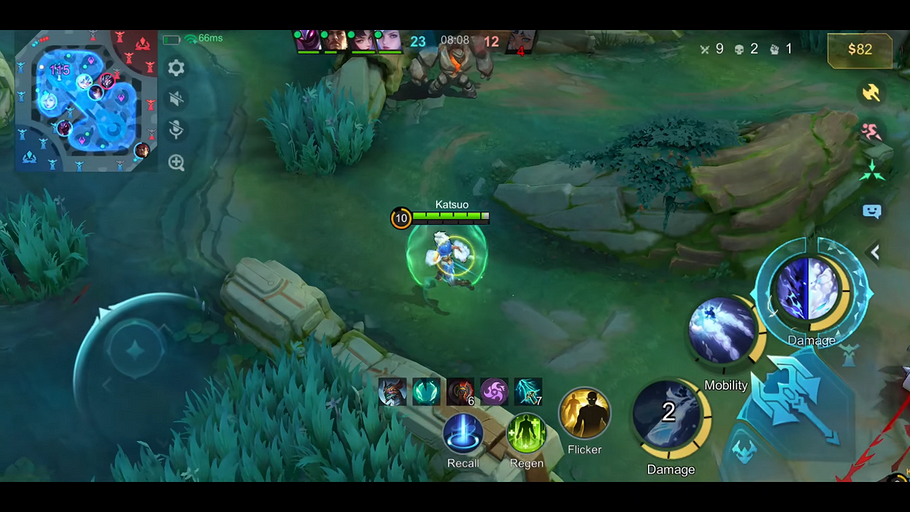Image resolution: width=910 pixels, height=512 pixels.
Task: Use the Recall spell
Action: 463,435
